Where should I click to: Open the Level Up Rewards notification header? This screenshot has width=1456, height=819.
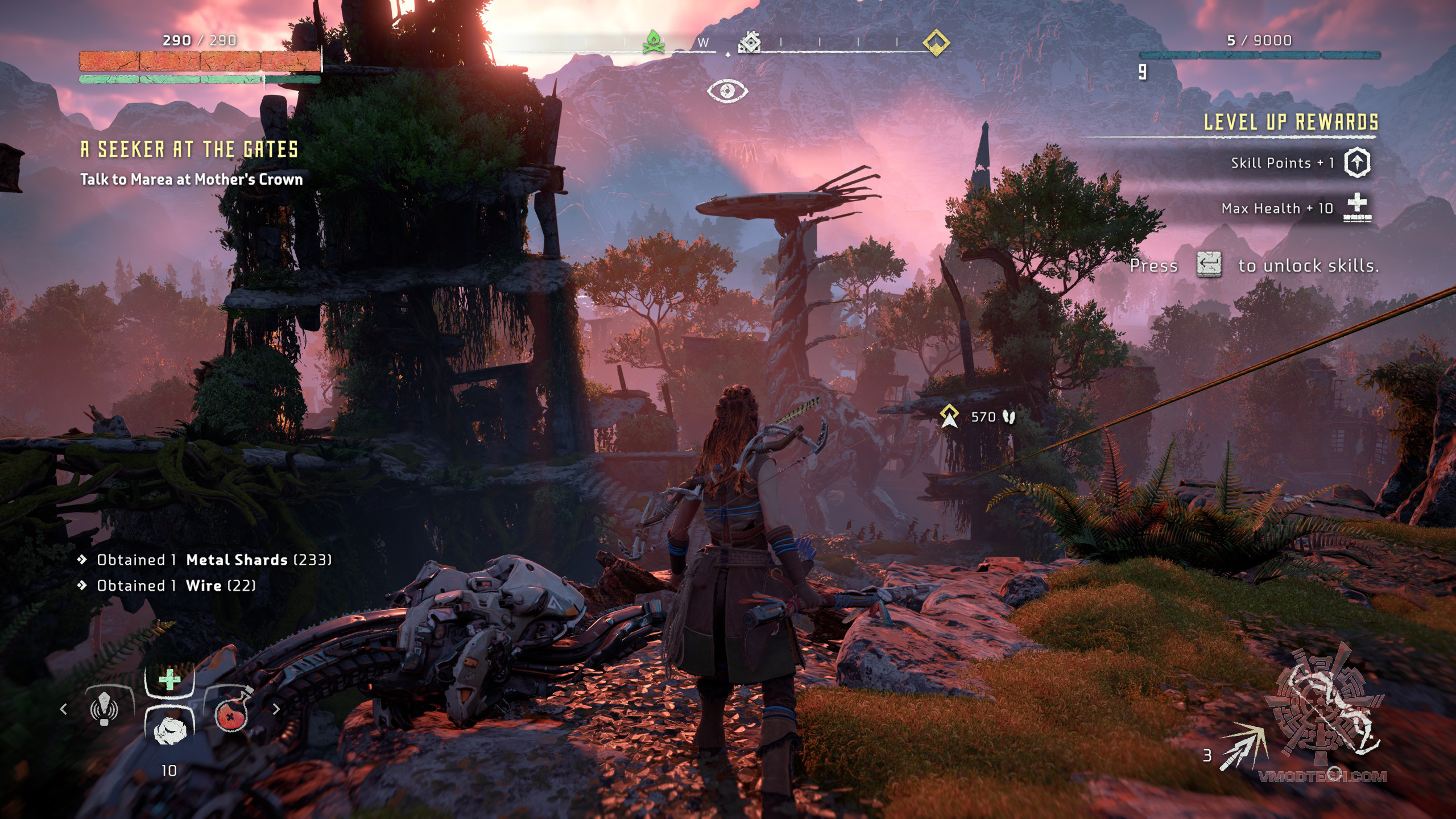[x=1291, y=122]
